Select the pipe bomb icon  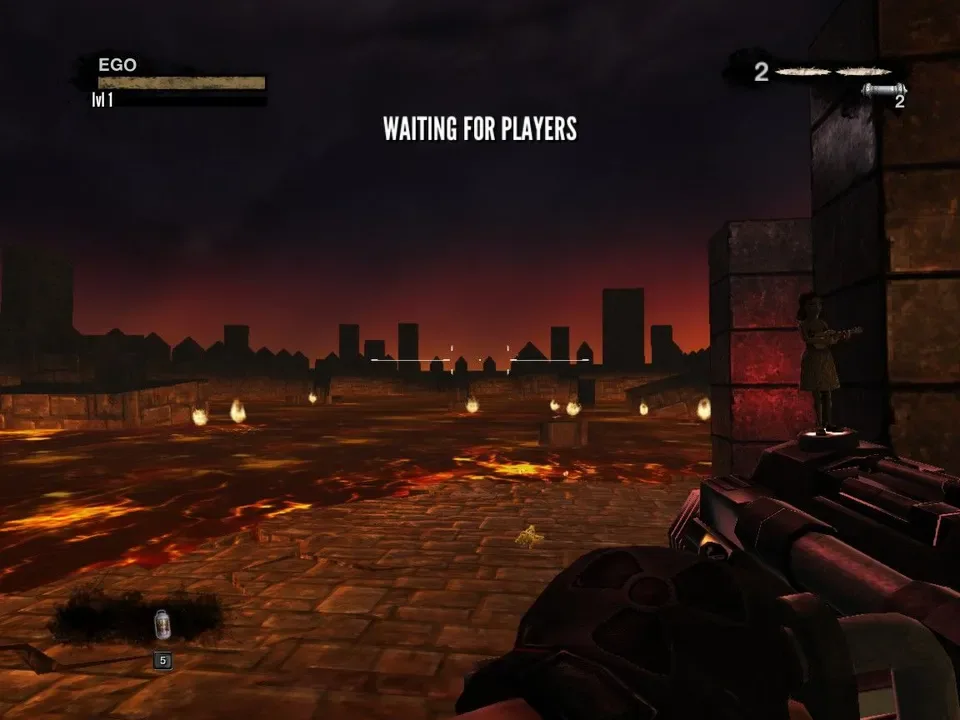884,90
